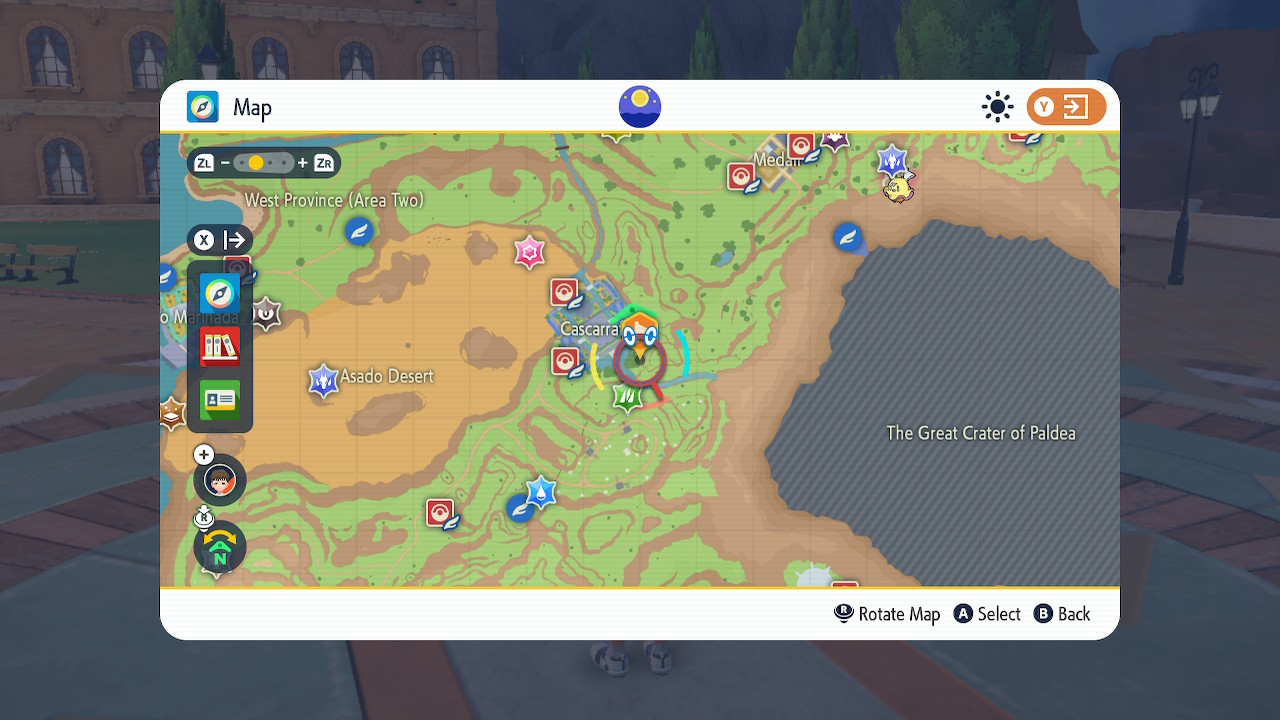1280x720 pixels.
Task: Toggle map rotation with the compass N button
Action: click(219, 547)
